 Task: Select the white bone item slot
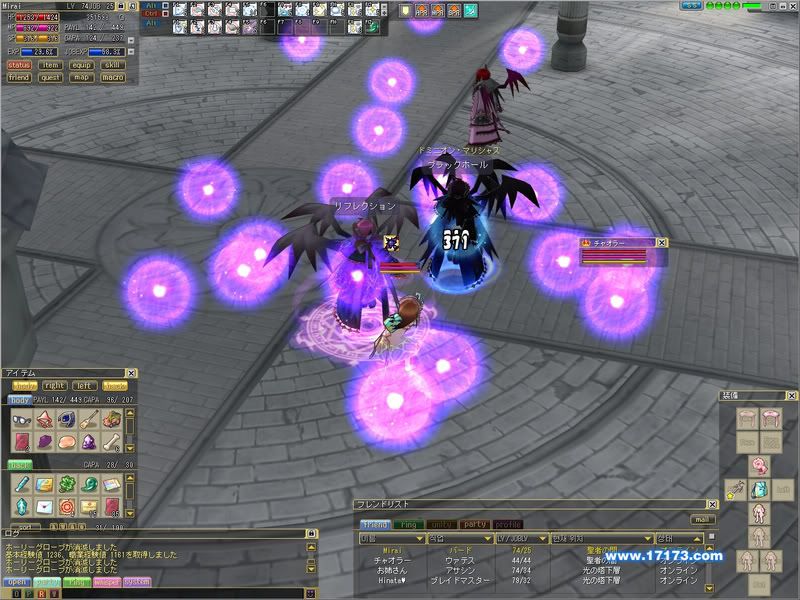112,441
